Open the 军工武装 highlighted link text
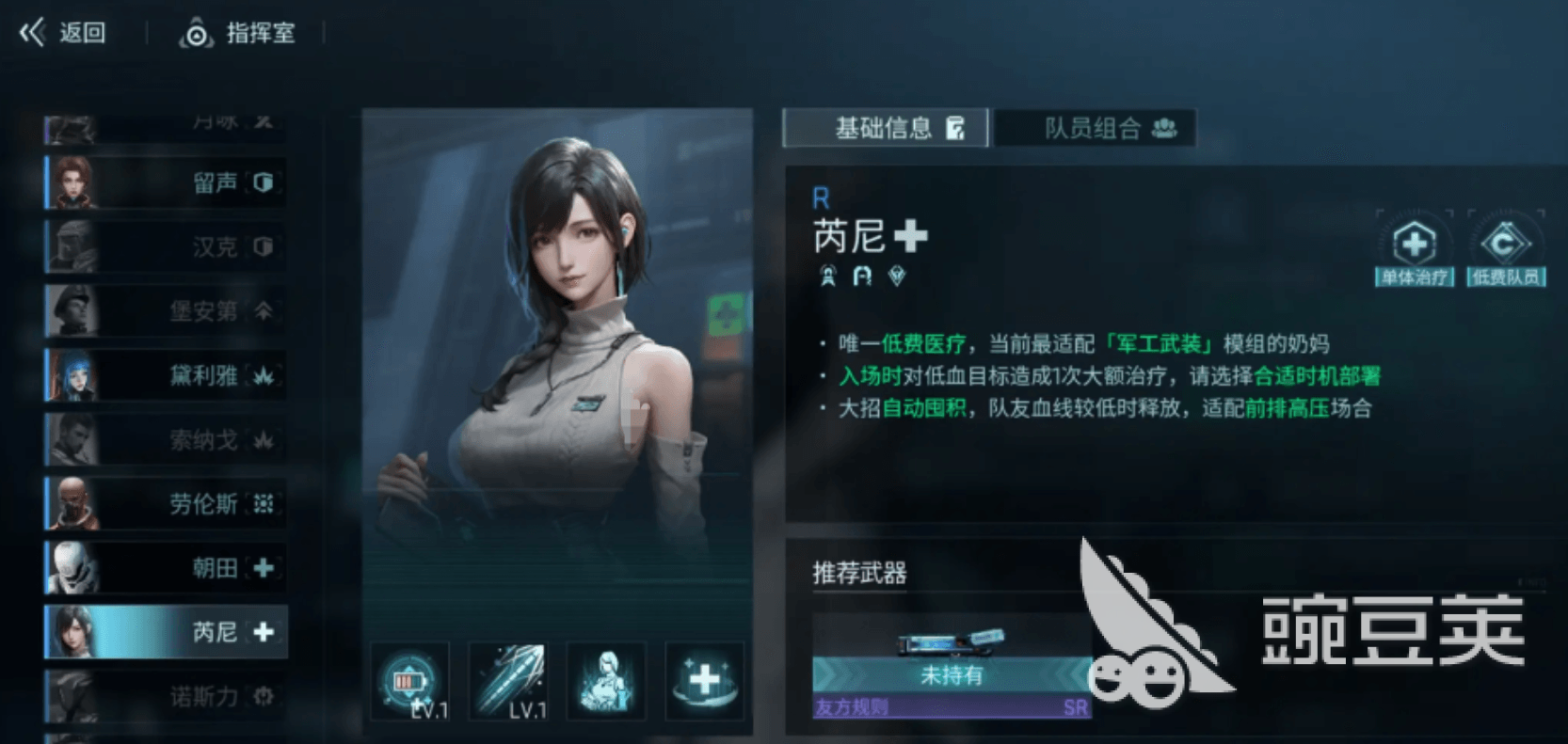 1158,342
